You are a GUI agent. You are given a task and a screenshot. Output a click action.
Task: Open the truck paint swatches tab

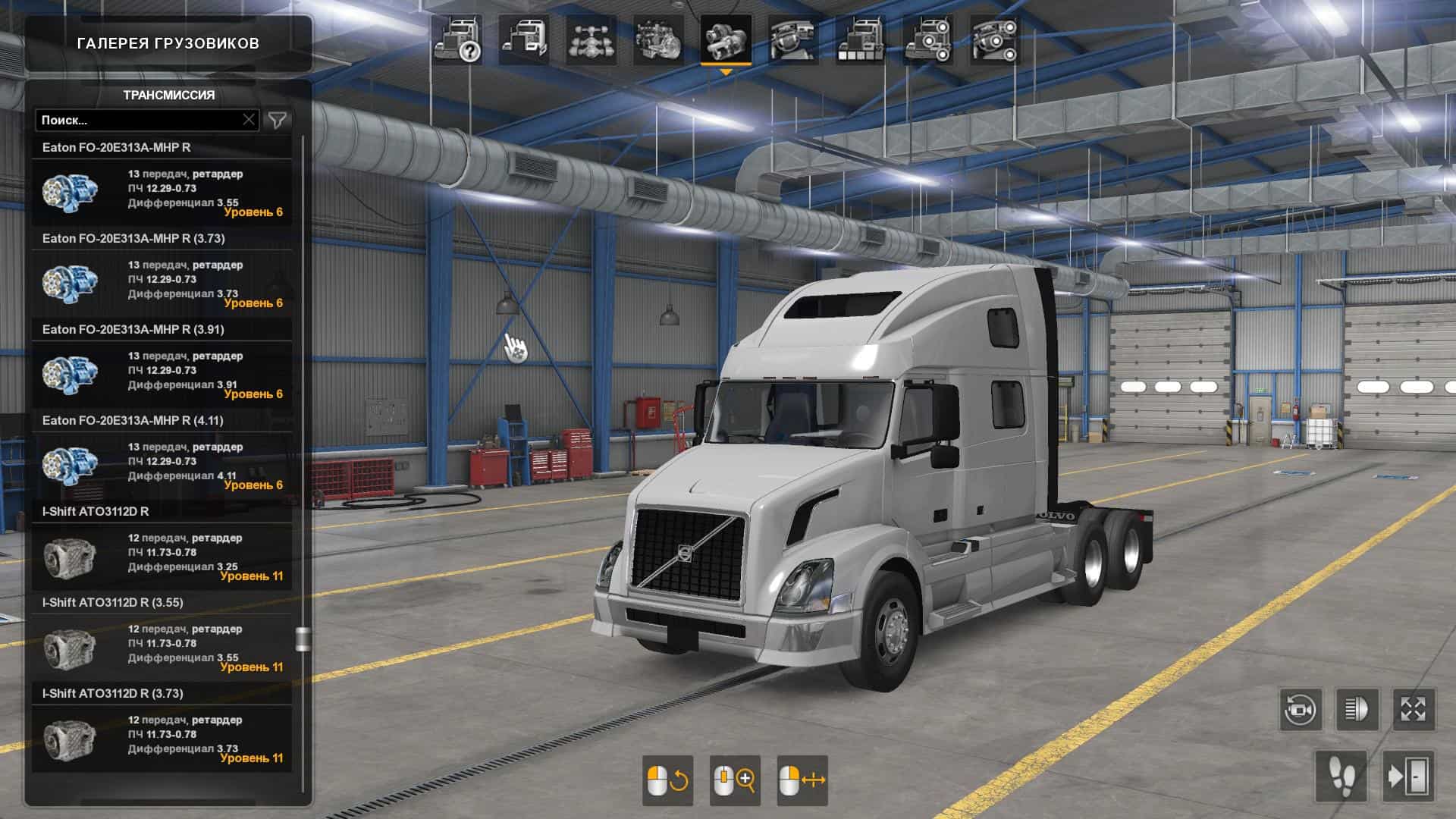pyautogui.click(x=859, y=41)
